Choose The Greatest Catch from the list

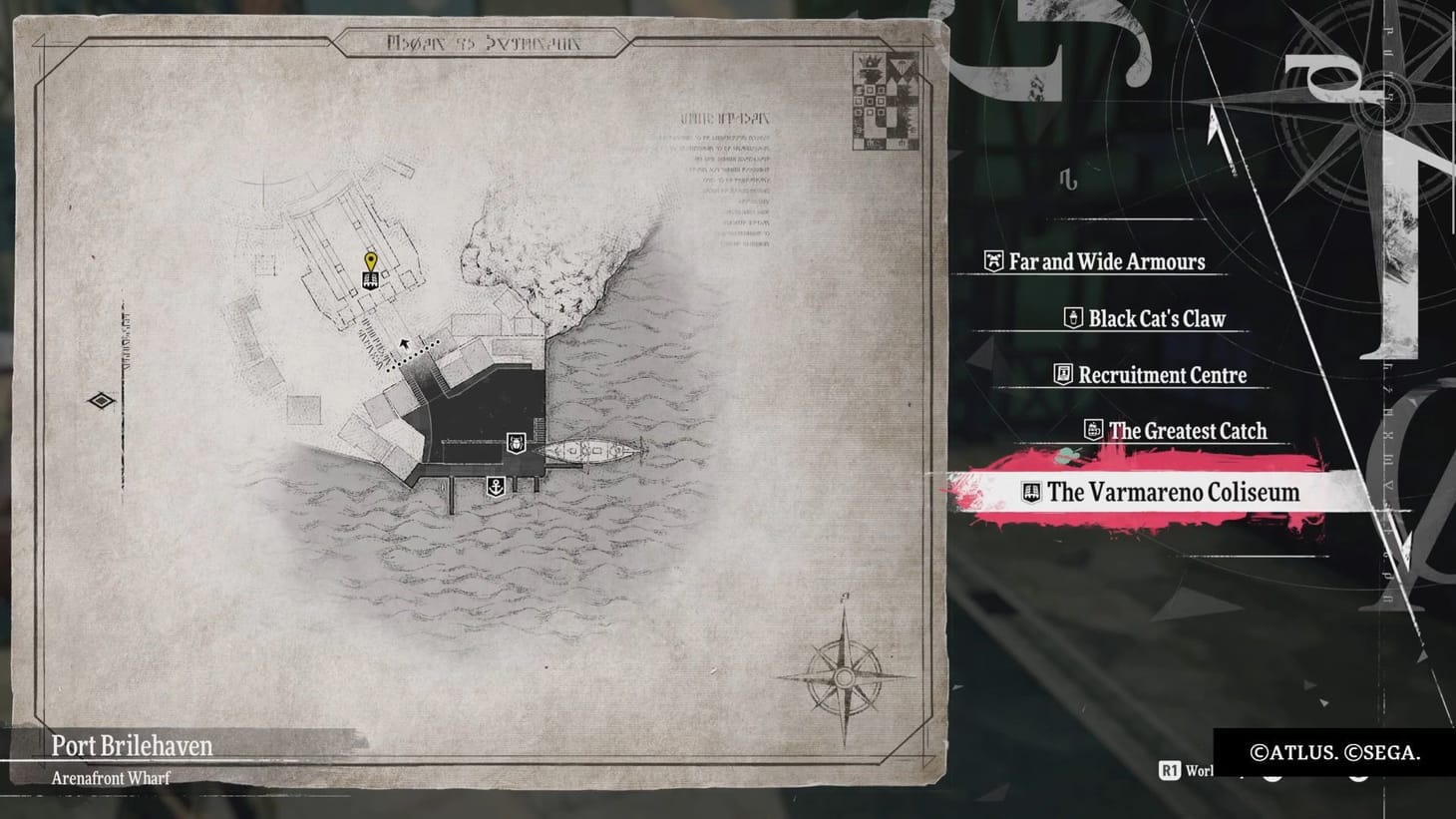(1189, 431)
